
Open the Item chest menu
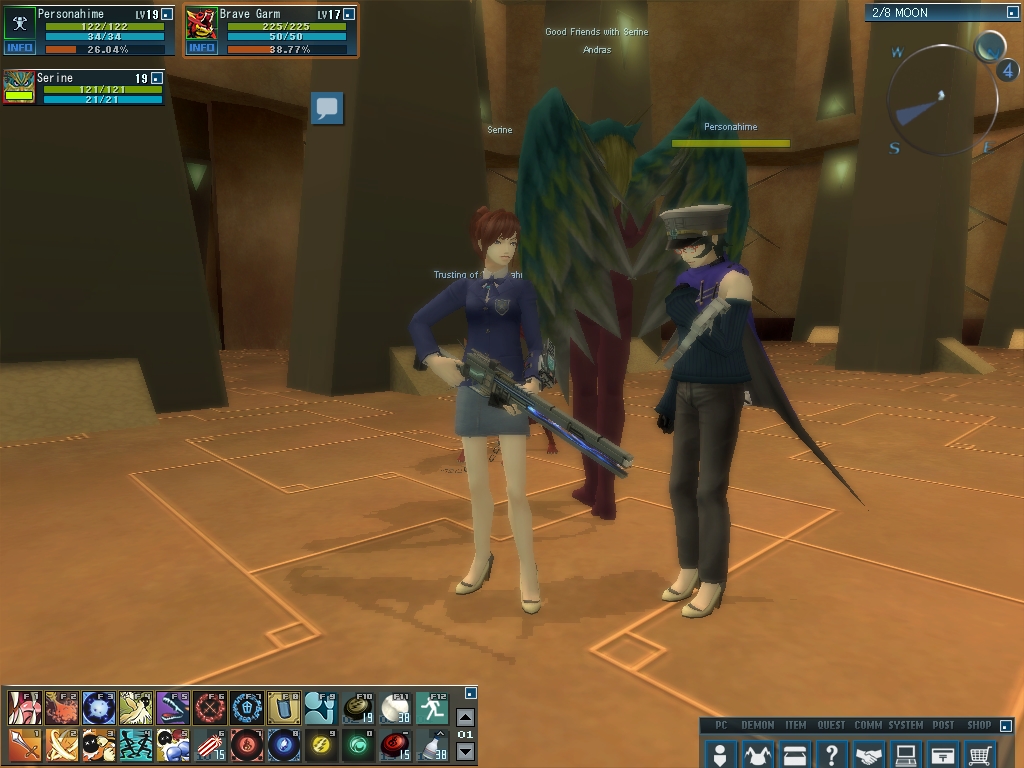click(795, 754)
